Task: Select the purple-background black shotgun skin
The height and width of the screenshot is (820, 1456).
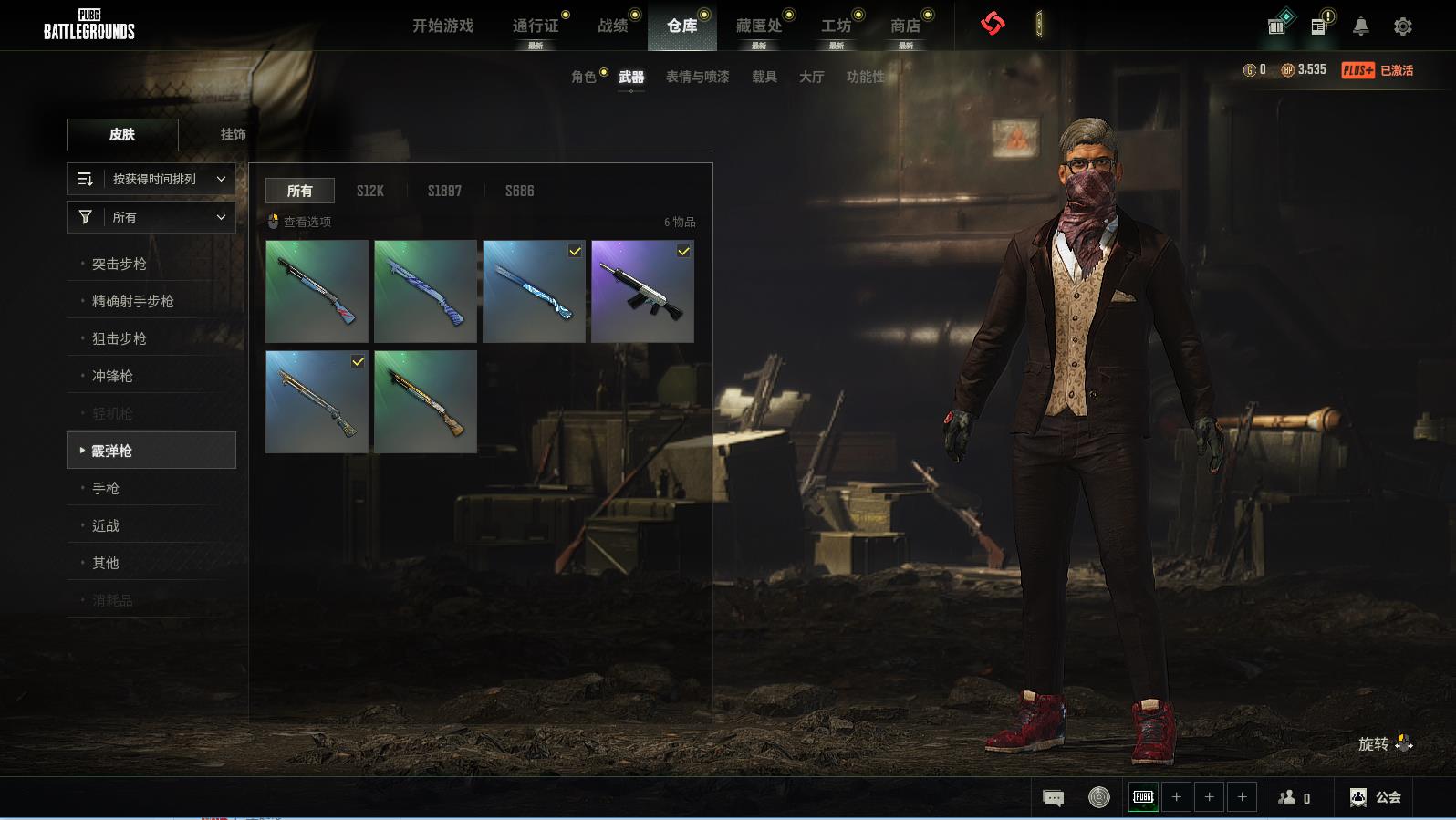Action: (642, 292)
